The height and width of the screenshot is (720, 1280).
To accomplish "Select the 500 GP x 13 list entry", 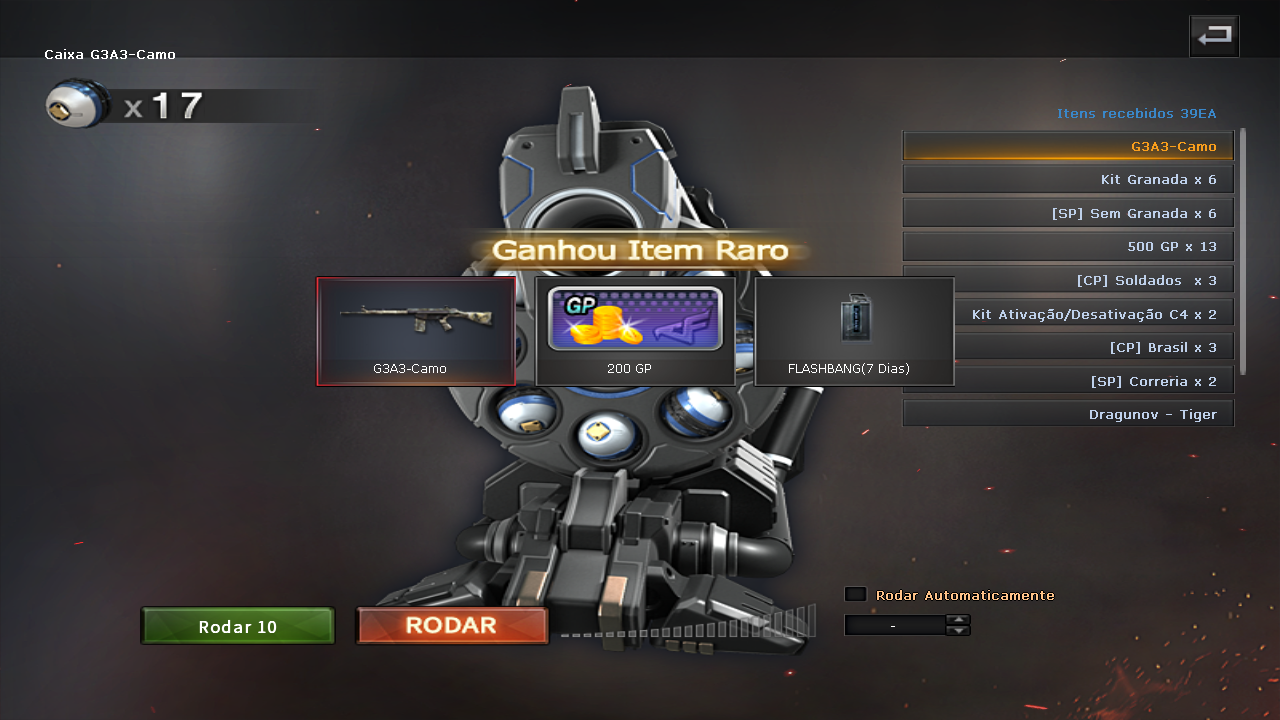I will [x=1068, y=246].
